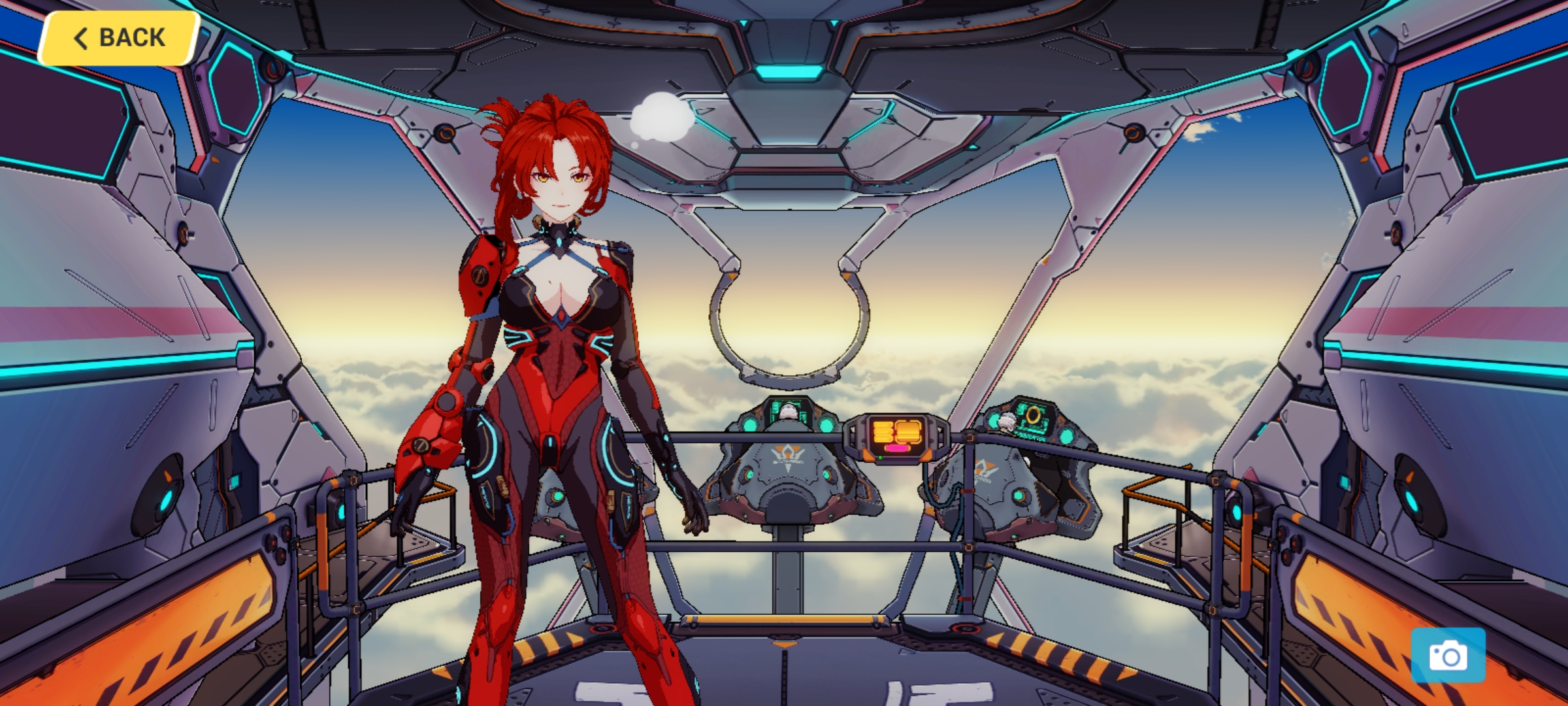Screen dimensions: 1568x706
Task: Tap the small green status dot on the center console
Action: point(880,458)
